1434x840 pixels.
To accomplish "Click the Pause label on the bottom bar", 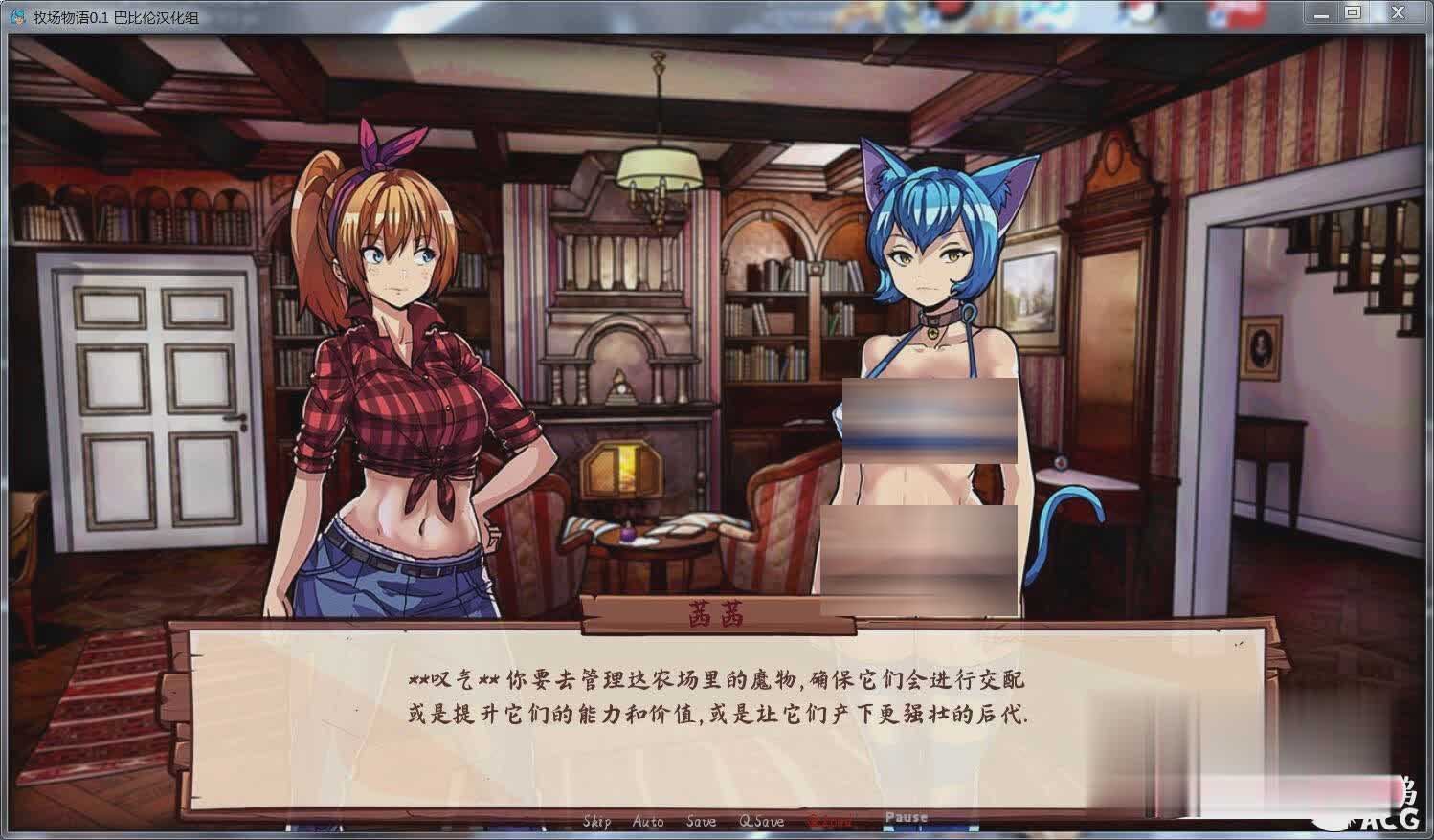I will point(906,817).
